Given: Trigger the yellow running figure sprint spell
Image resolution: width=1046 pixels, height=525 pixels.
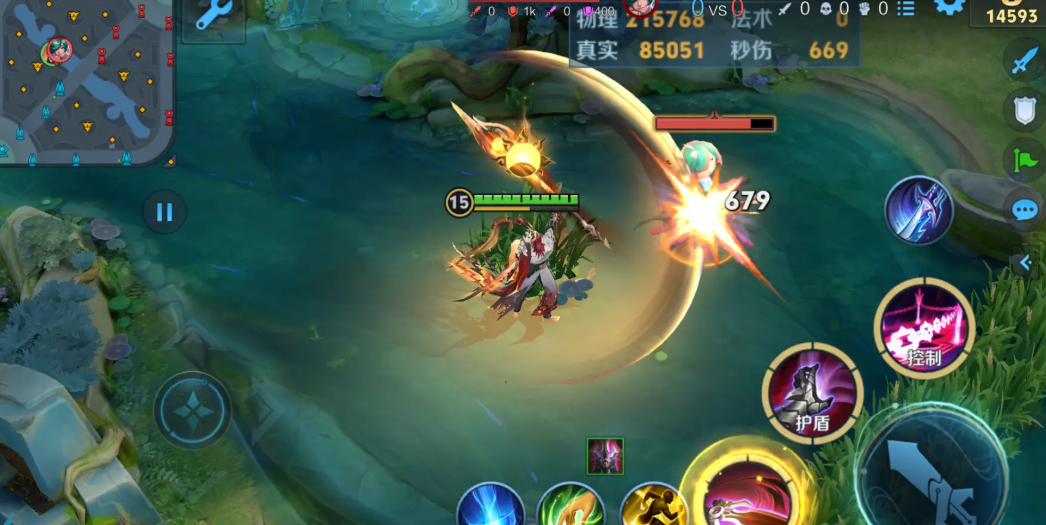Looking at the screenshot, I should click(x=651, y=506).
